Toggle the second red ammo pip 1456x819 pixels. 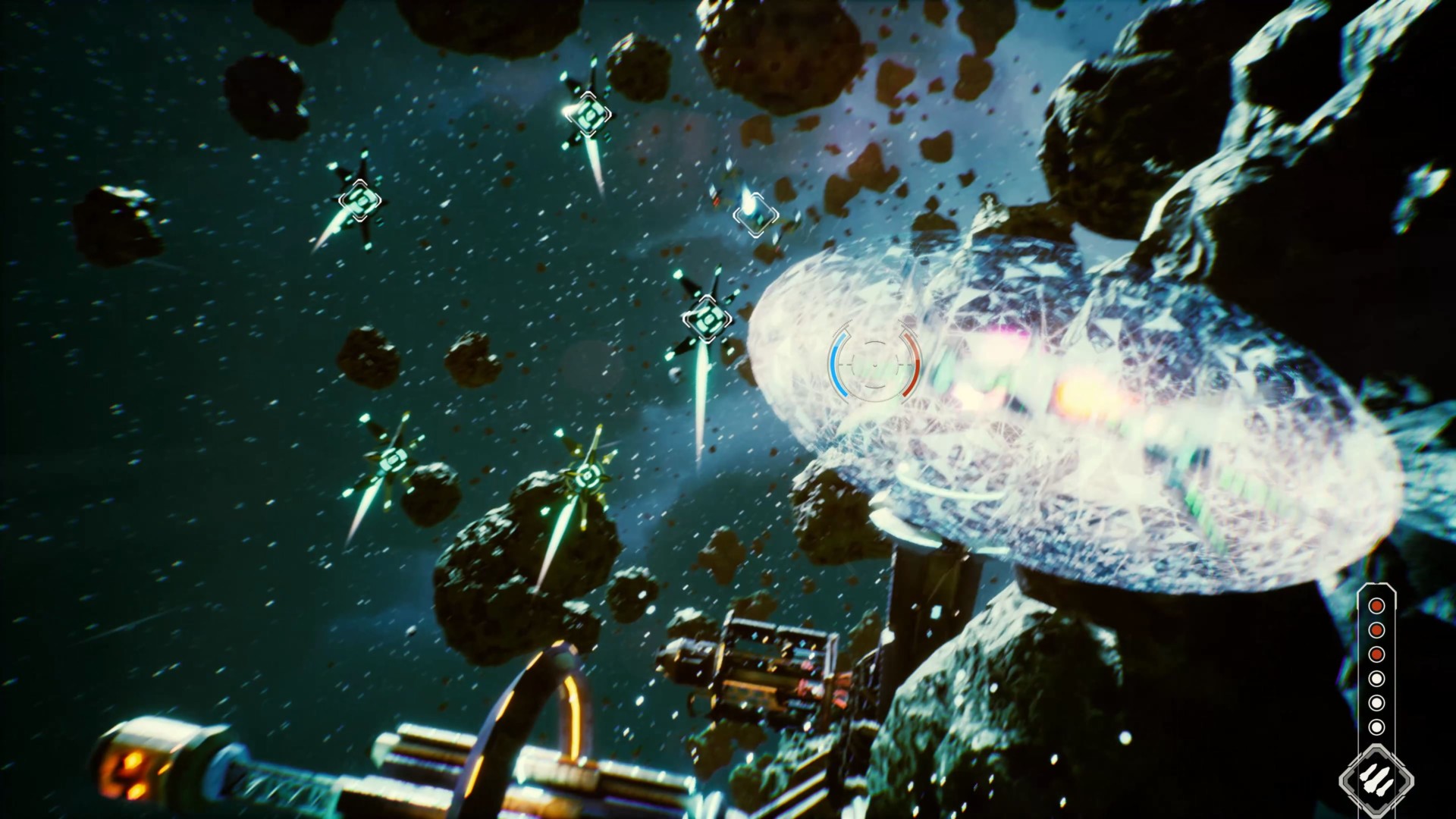point(1376,630)
